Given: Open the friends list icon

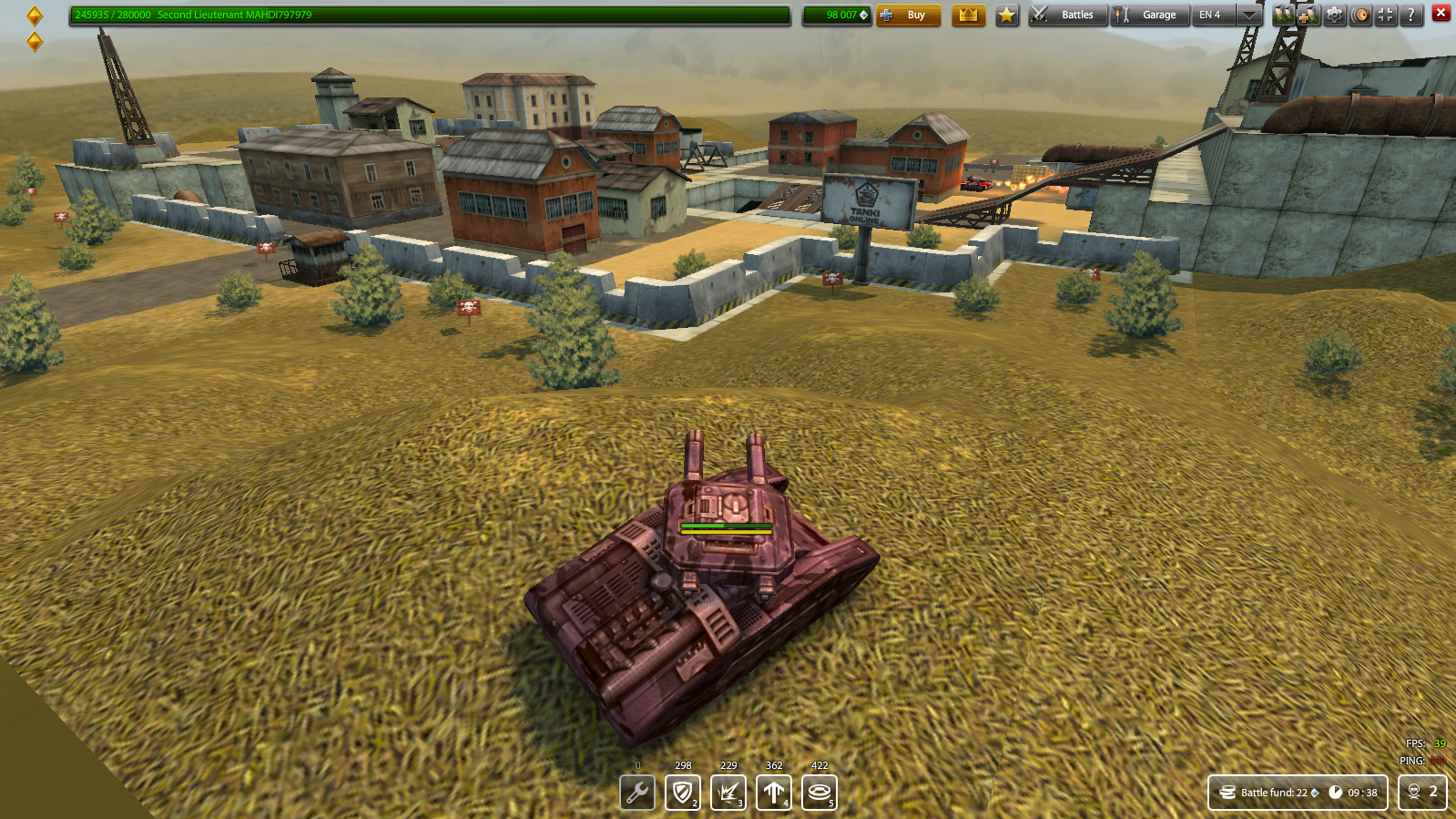Looking at the screenshot, I should (1283, 15).
